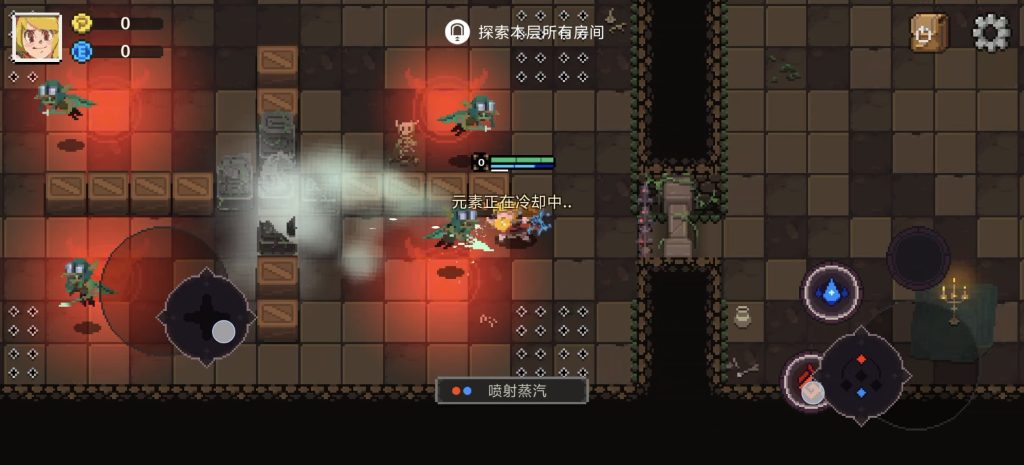
Task: Select the floor exploration objective tracker
Action: (526, 32)
